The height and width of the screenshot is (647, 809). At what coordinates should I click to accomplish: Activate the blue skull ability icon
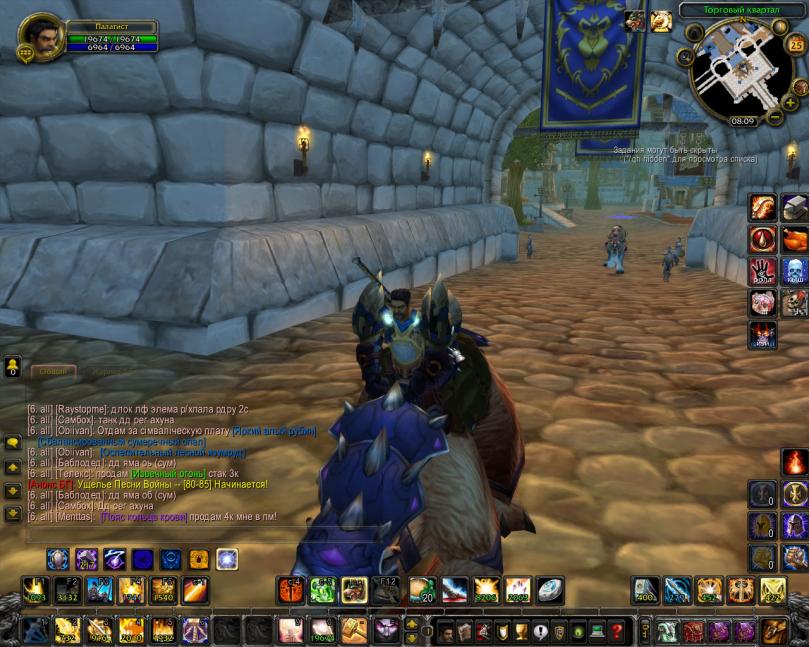pyautogui.click(x=795, y=272)
